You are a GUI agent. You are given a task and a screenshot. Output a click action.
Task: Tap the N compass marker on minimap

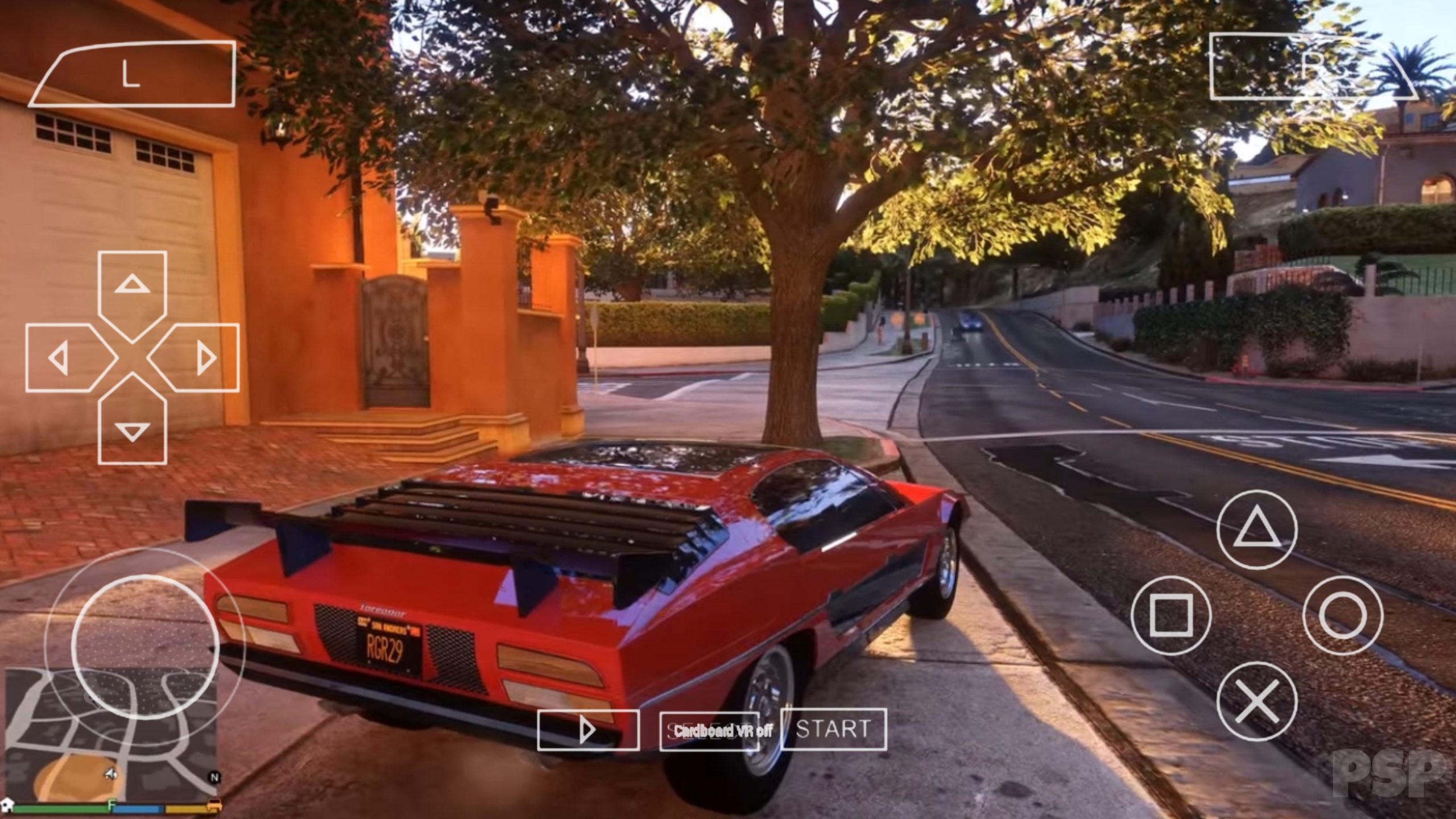pos(215,777)
